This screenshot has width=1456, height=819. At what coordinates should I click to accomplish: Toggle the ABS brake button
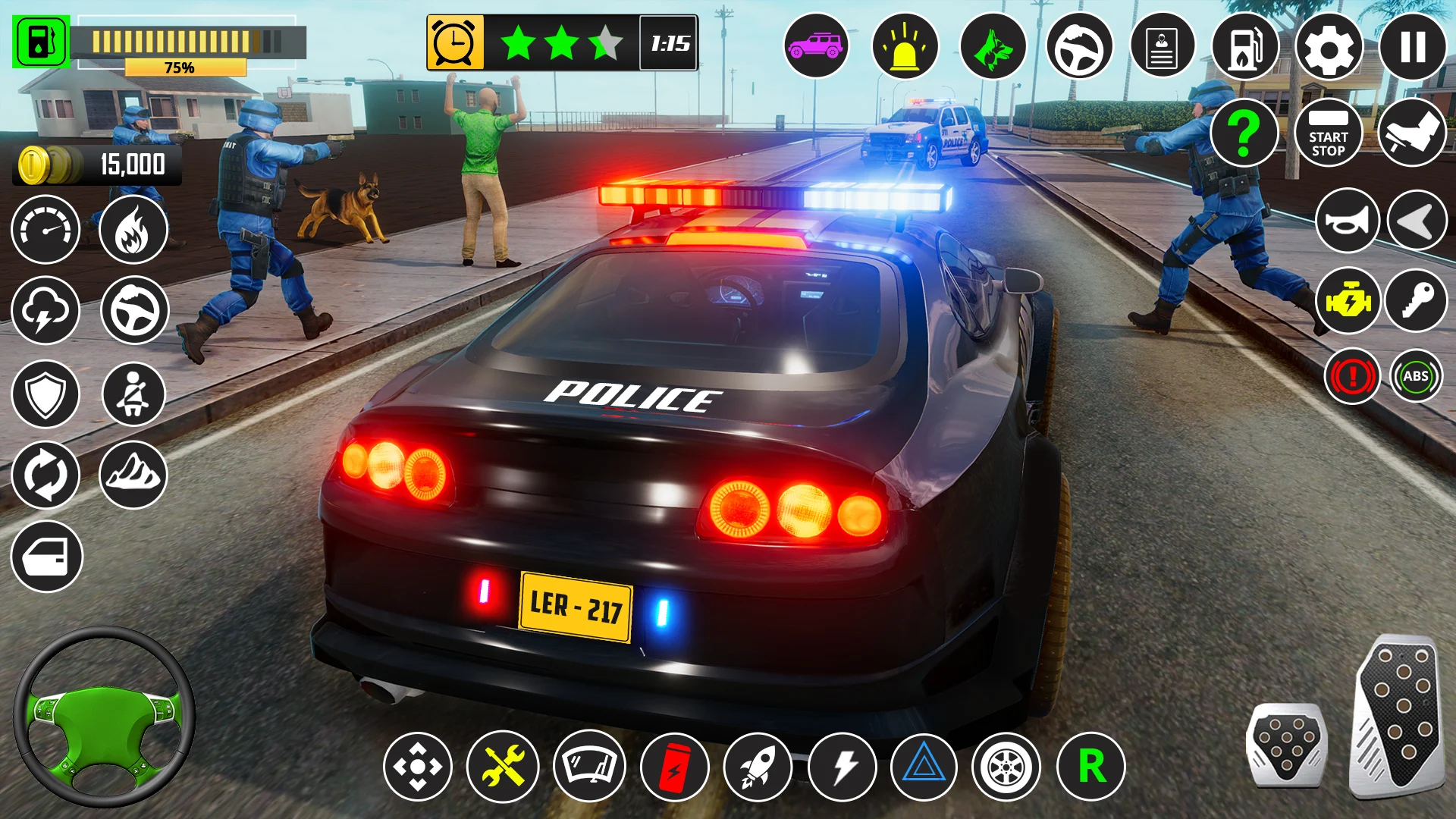click(1416, 376)
